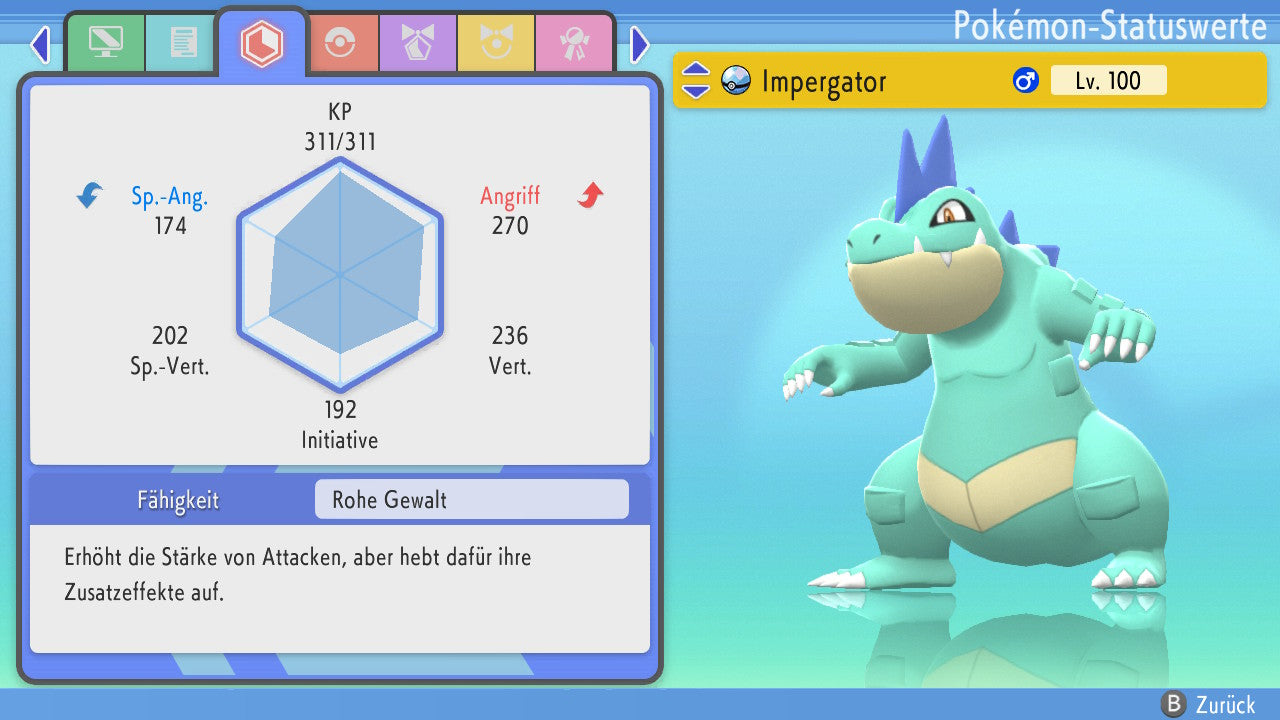
Task: Select the hexagon stats tab
Action: click(262, 43)
